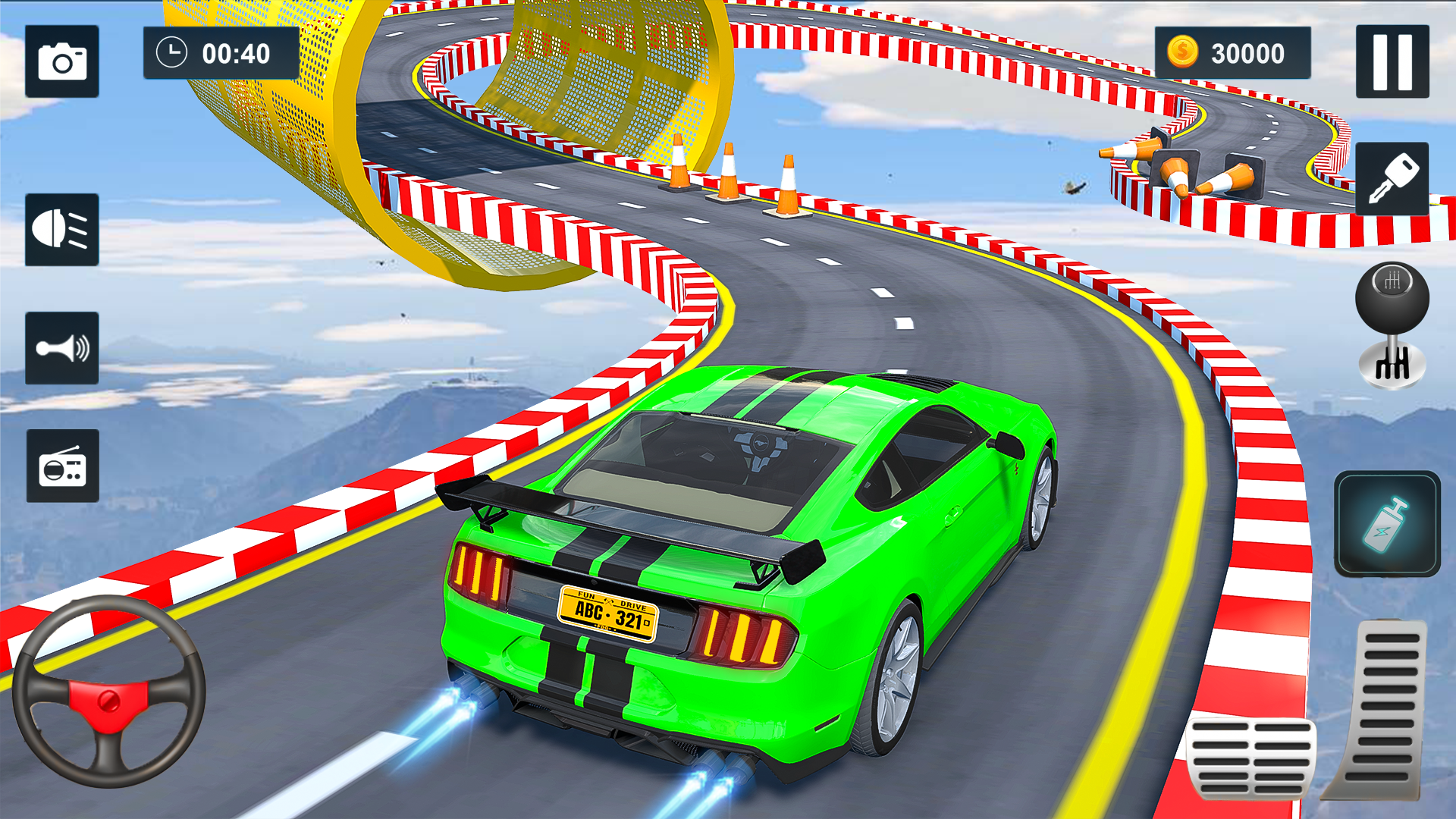Toggle radio music playback

[64, 466]
